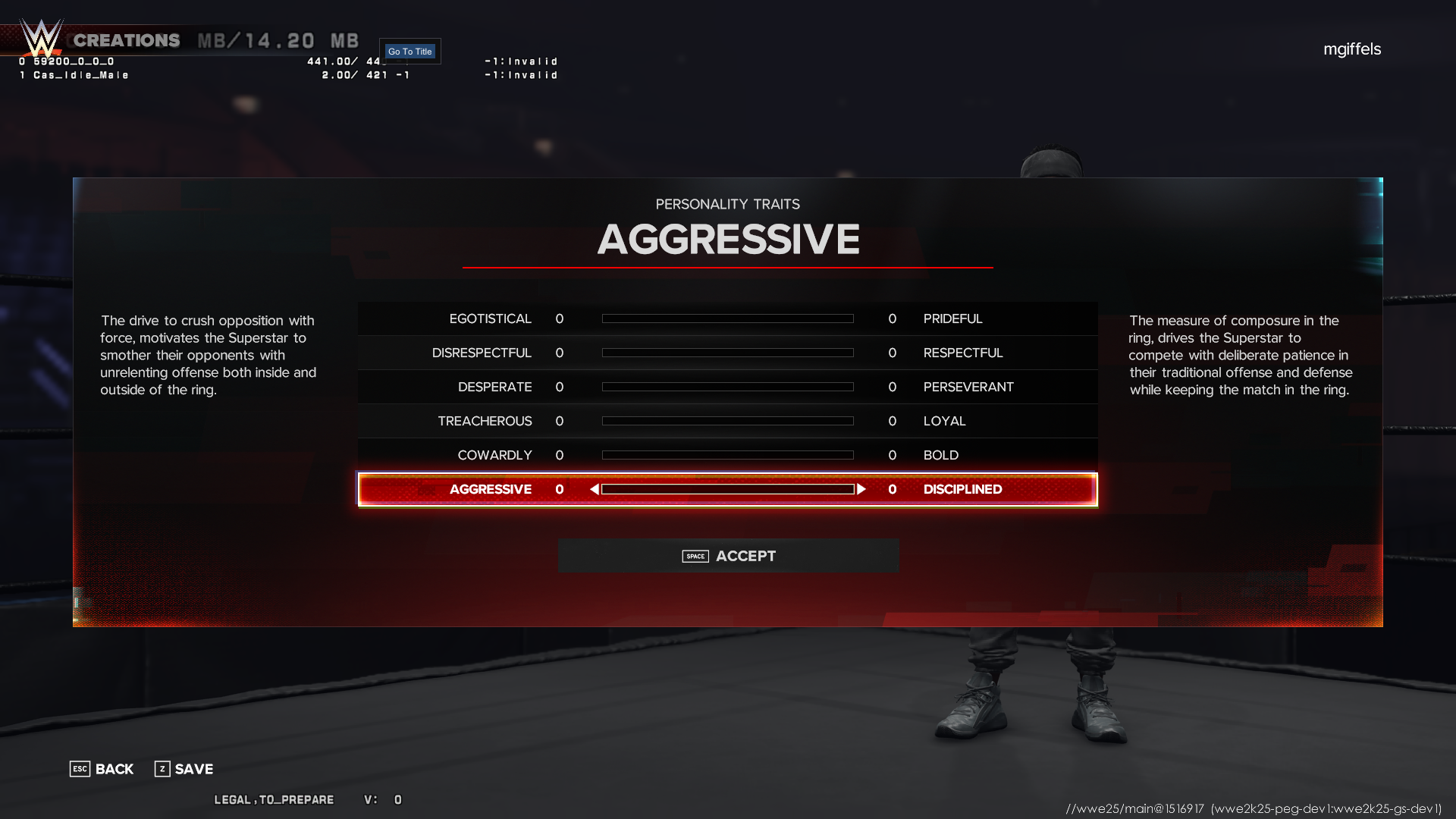Click the CREATIONS header label

(126, 40)
